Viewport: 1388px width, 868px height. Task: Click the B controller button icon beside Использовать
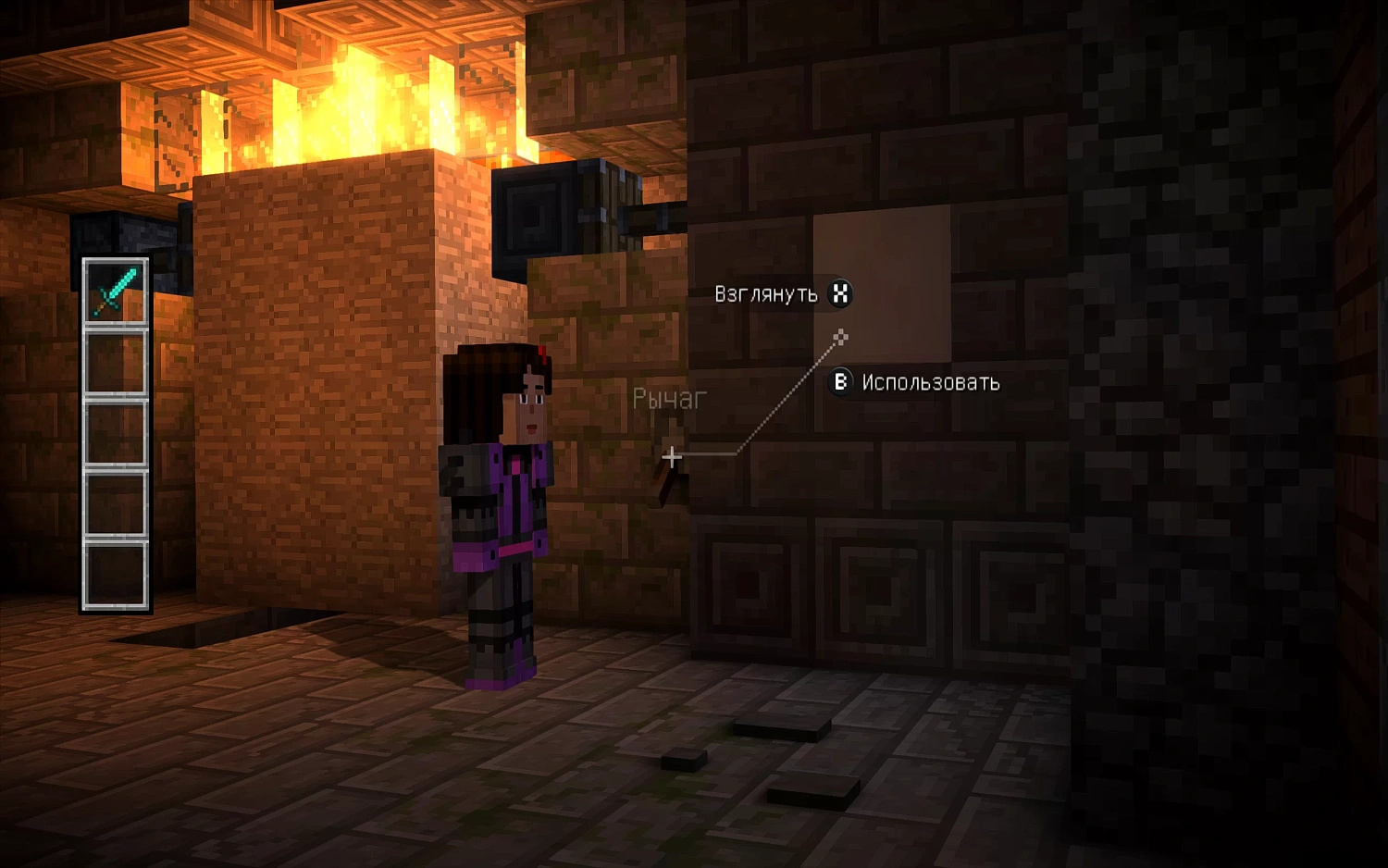841,382
